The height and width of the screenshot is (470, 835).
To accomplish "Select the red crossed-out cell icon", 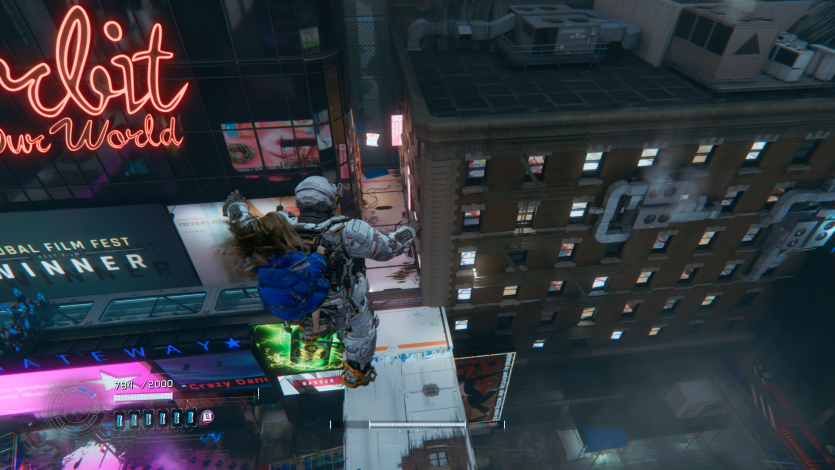I will (207, 417).
